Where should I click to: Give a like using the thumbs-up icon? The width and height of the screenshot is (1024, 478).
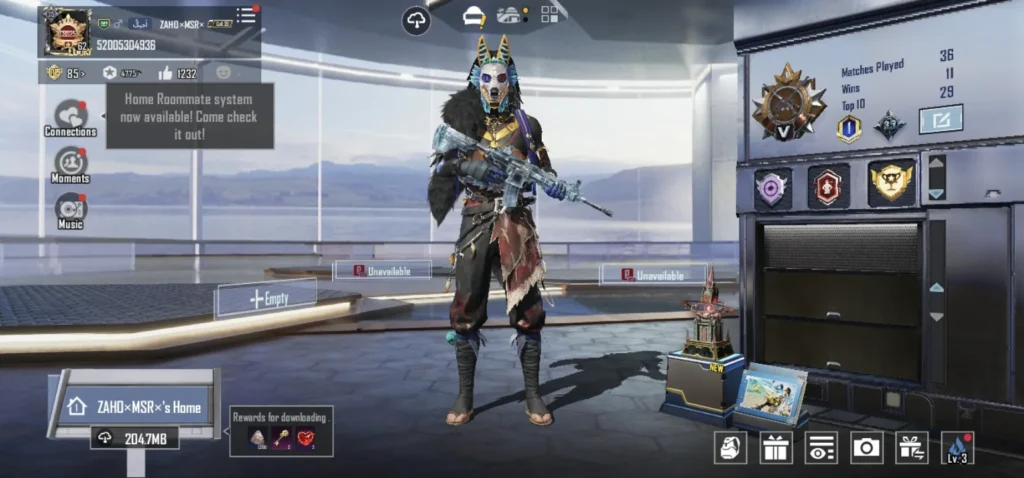165,72
